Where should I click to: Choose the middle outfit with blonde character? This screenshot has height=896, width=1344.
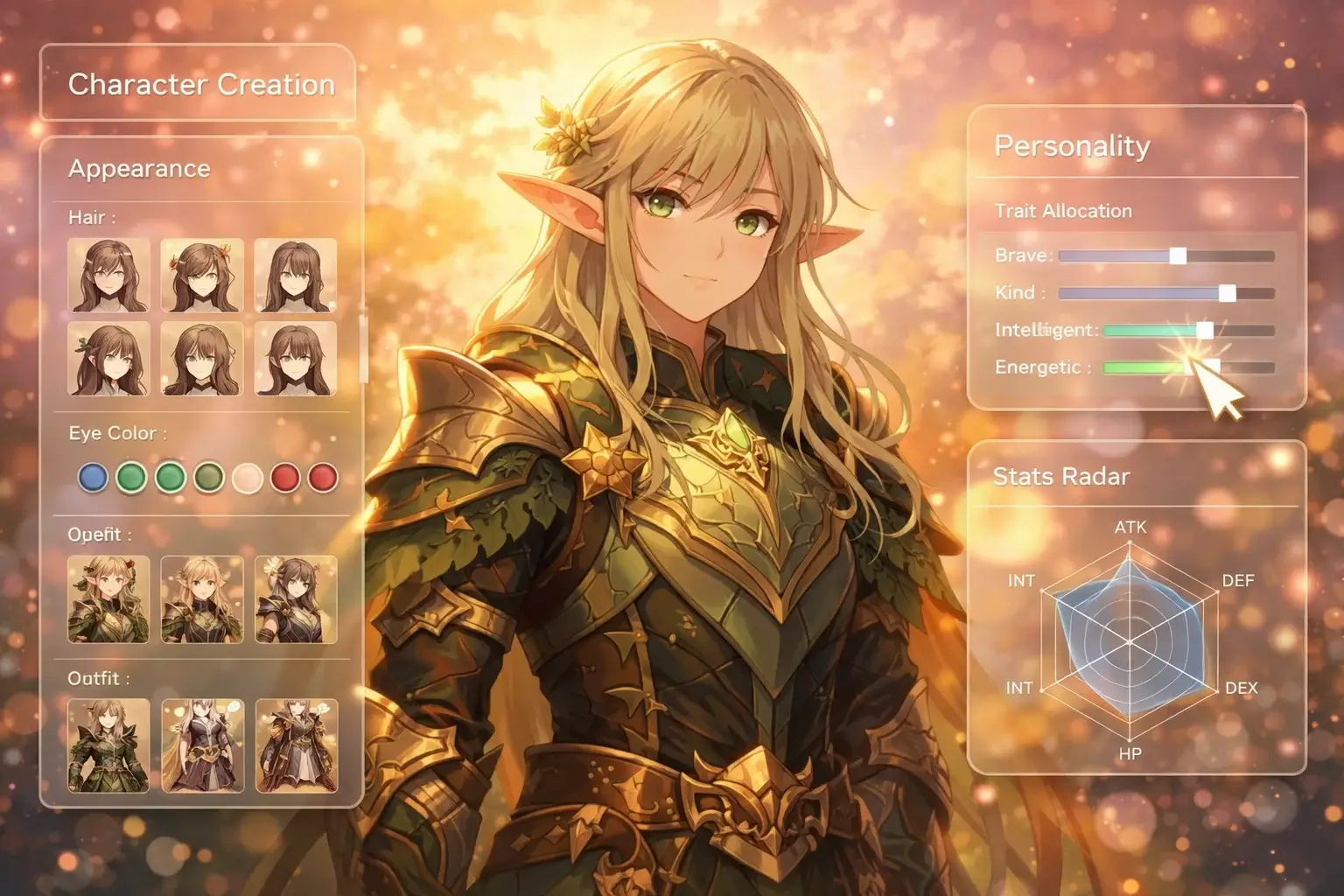point(203,598)
